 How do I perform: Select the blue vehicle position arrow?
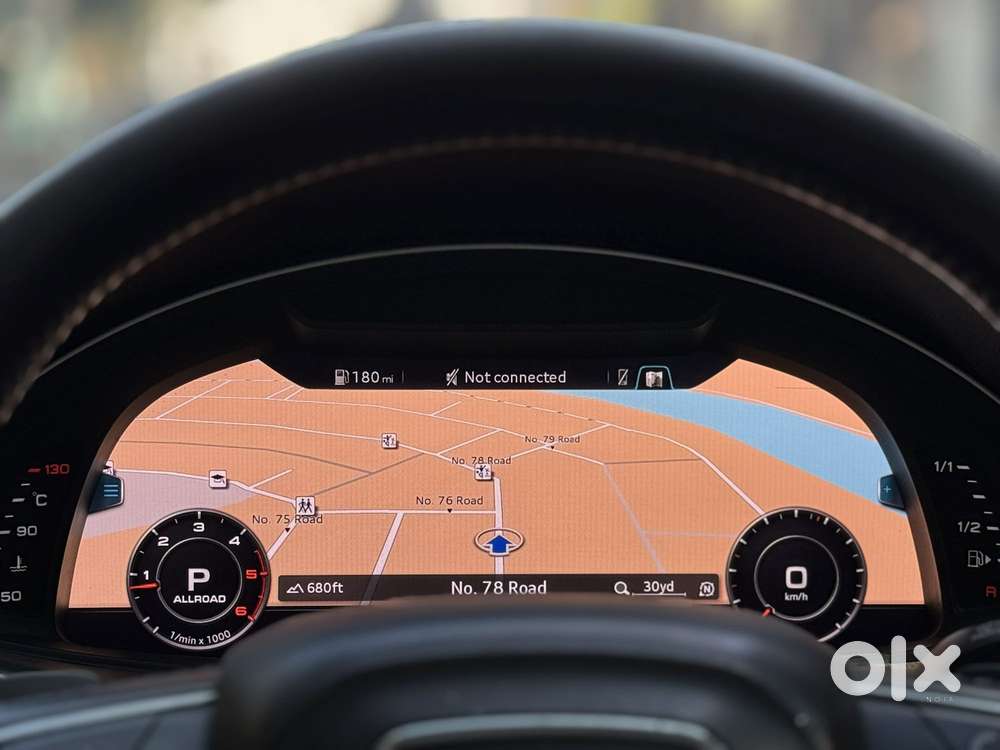[499, 542]
